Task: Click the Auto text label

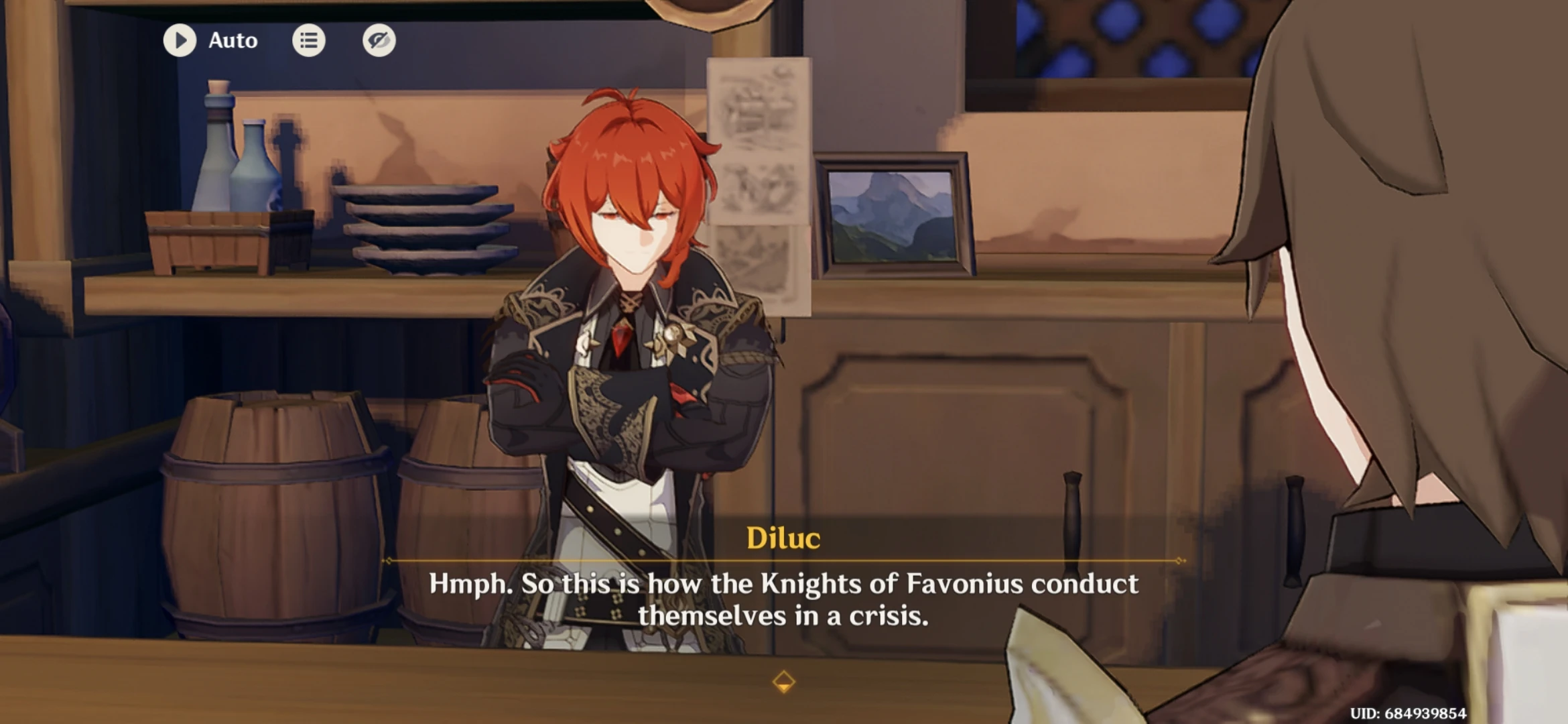Action: point(233,40)
